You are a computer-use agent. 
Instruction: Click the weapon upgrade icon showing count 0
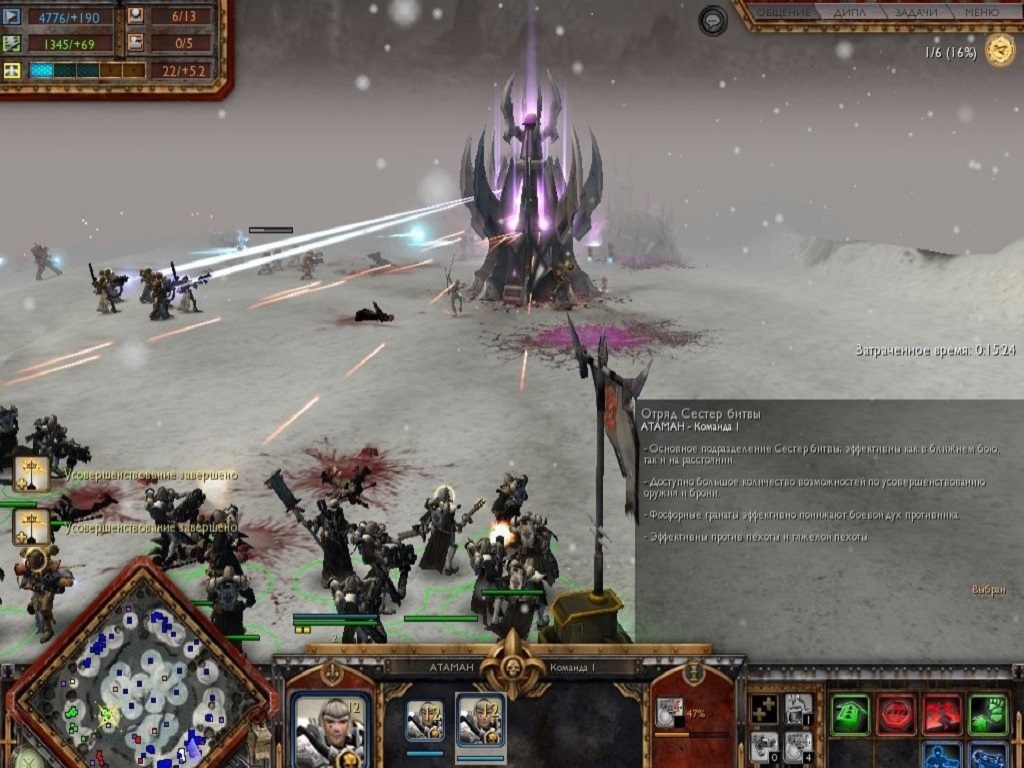point(764,746)
